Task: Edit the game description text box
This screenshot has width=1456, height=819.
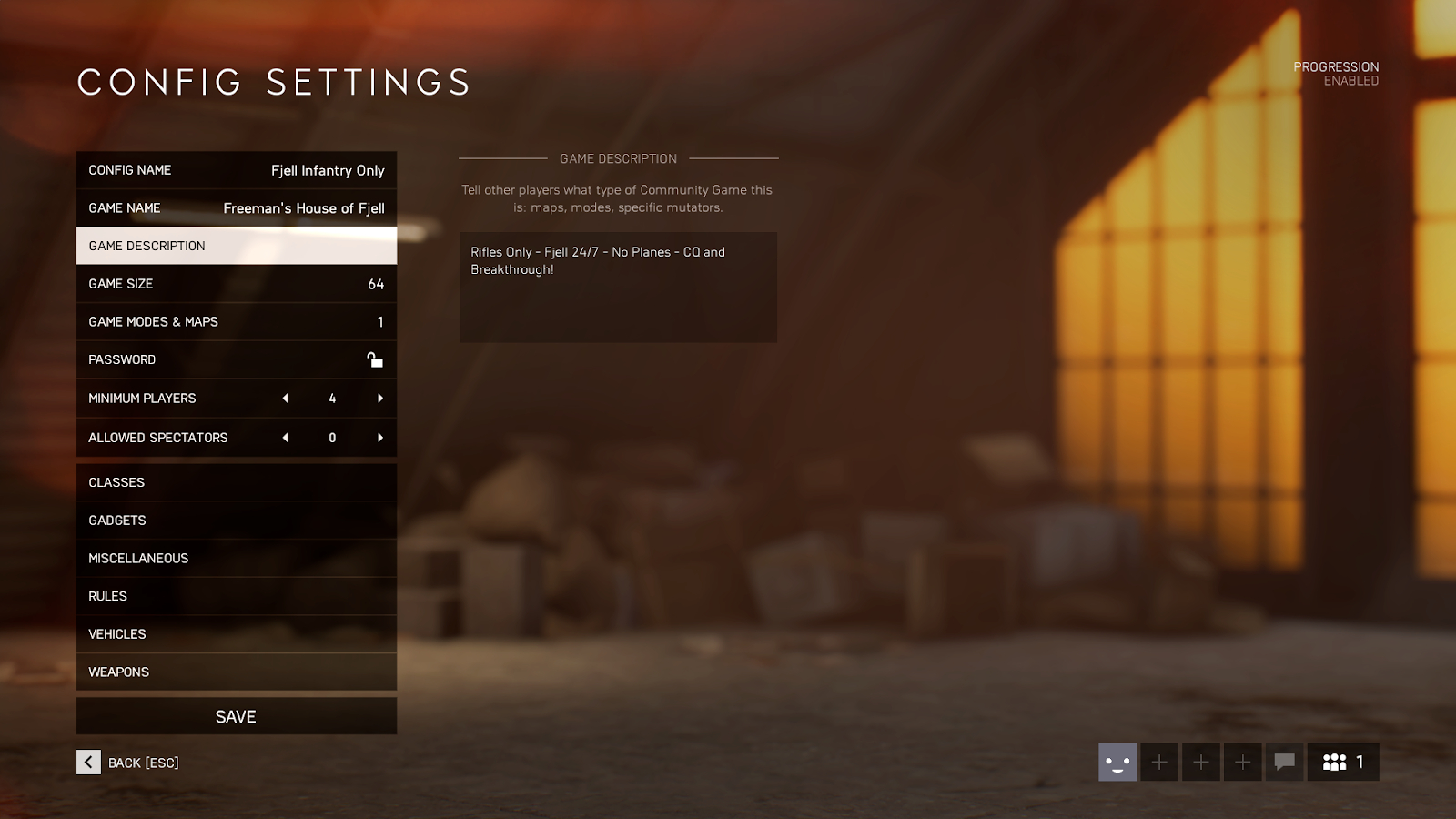Action: click(618, 287)
